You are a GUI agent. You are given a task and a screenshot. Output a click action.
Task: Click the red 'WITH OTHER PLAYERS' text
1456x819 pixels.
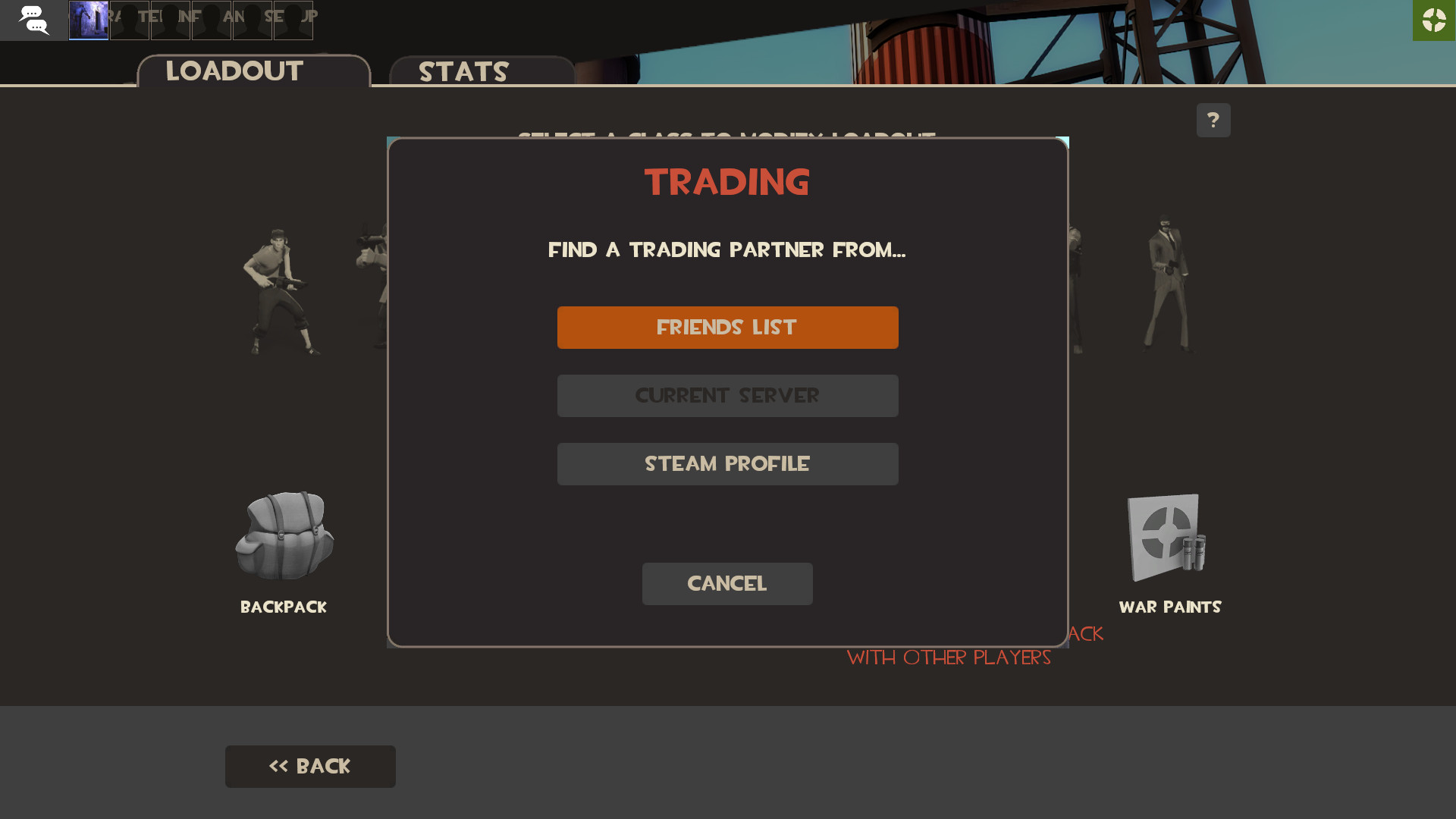click(x=949, y=658)
